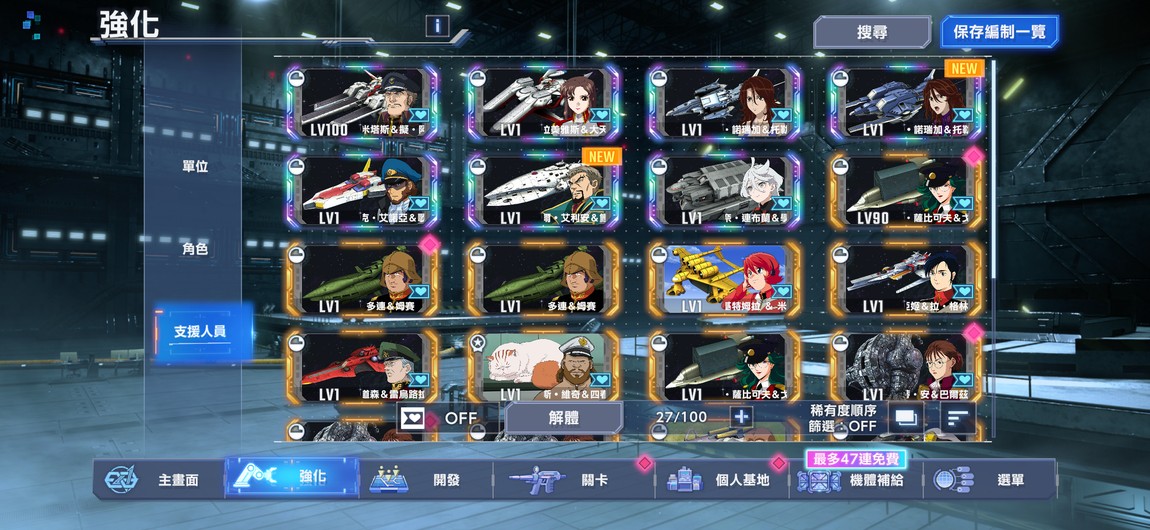This screenshot has height=530, width=1150.
Task: Select the LV100 米塔斯 support card
Action: tap(362, 104)
